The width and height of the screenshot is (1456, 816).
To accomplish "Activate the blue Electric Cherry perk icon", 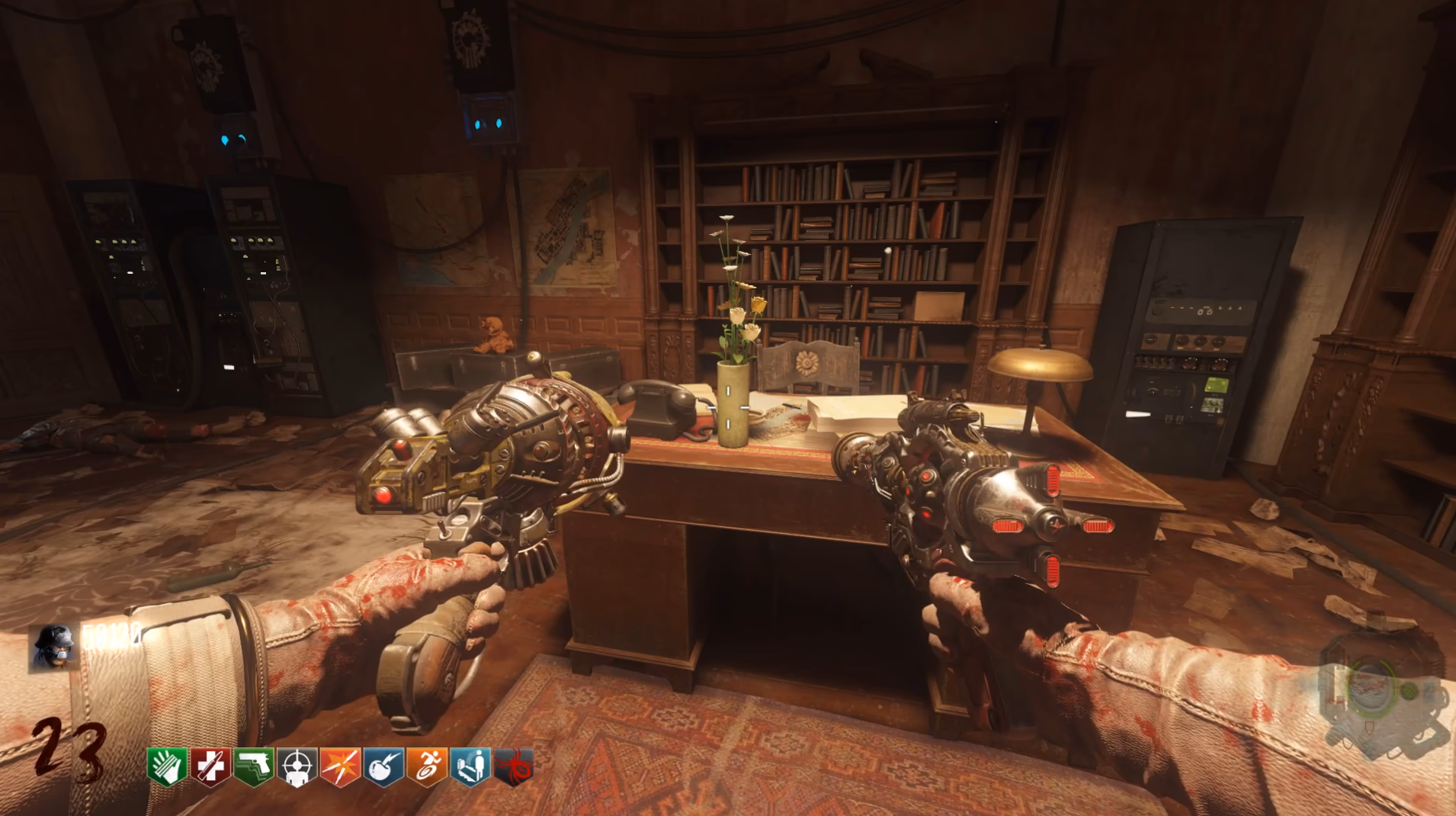I will pyautogui.click(x=383, y=766).
